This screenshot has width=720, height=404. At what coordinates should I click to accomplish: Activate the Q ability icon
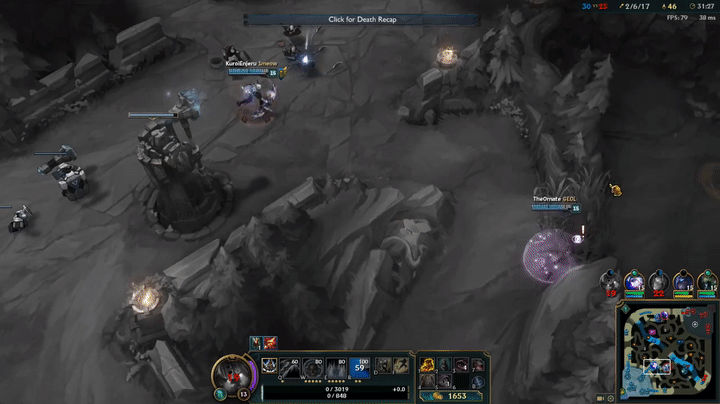291,367
